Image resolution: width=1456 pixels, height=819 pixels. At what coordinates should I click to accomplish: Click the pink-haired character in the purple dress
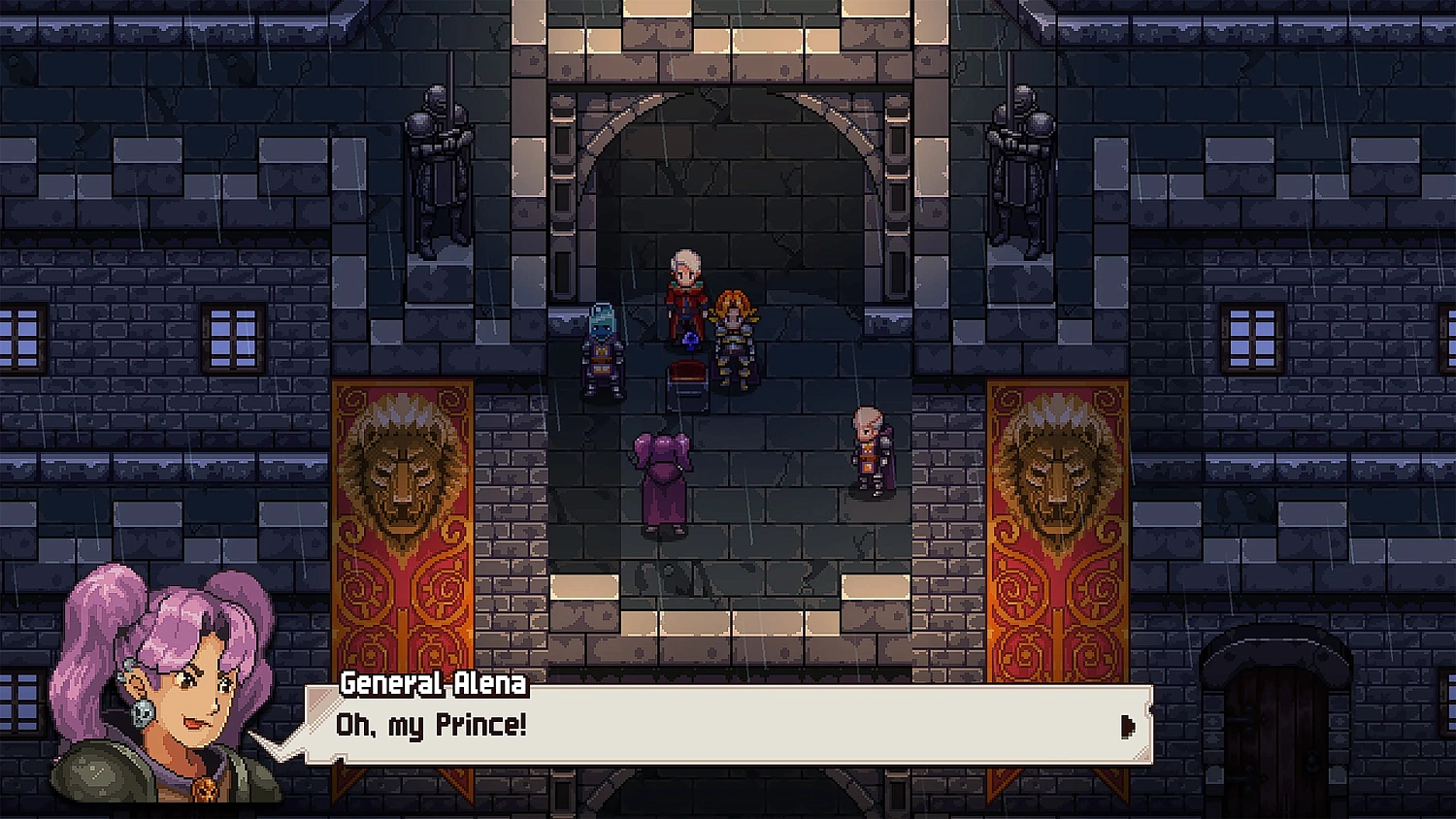[x=665, y=475]
